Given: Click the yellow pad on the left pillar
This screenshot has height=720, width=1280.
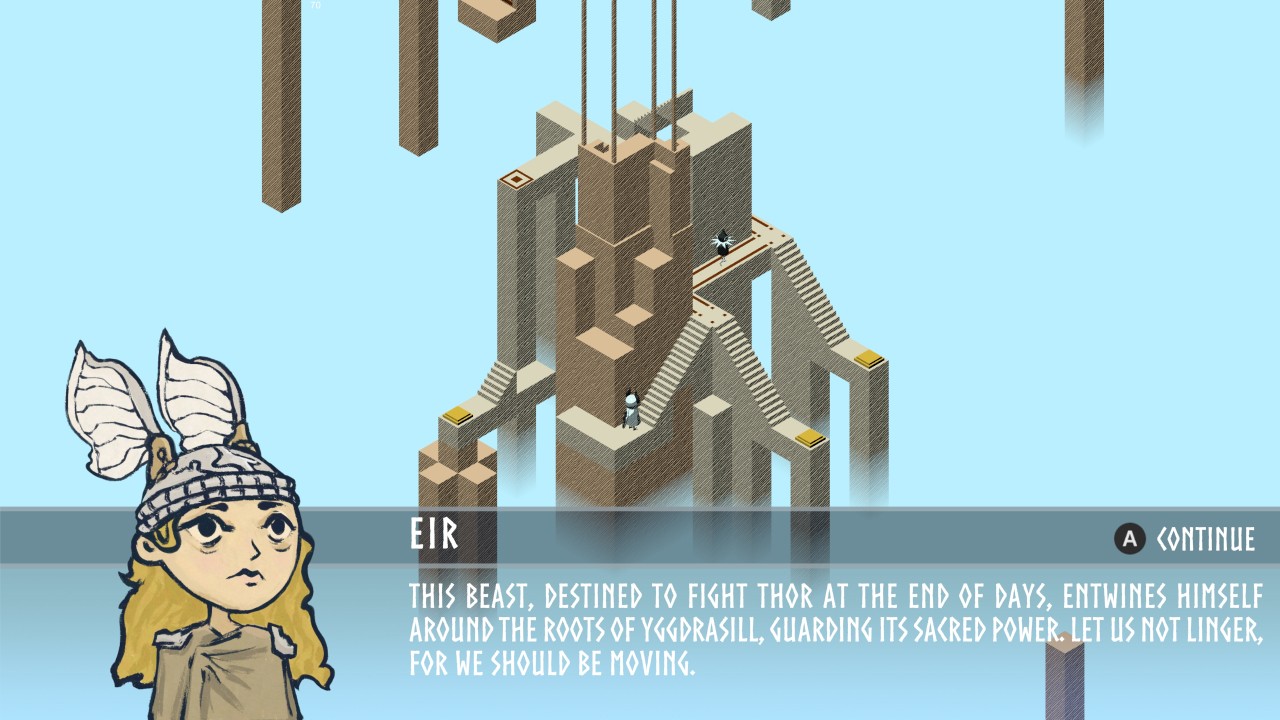Looking at the screenshot, I should [459, 412].
